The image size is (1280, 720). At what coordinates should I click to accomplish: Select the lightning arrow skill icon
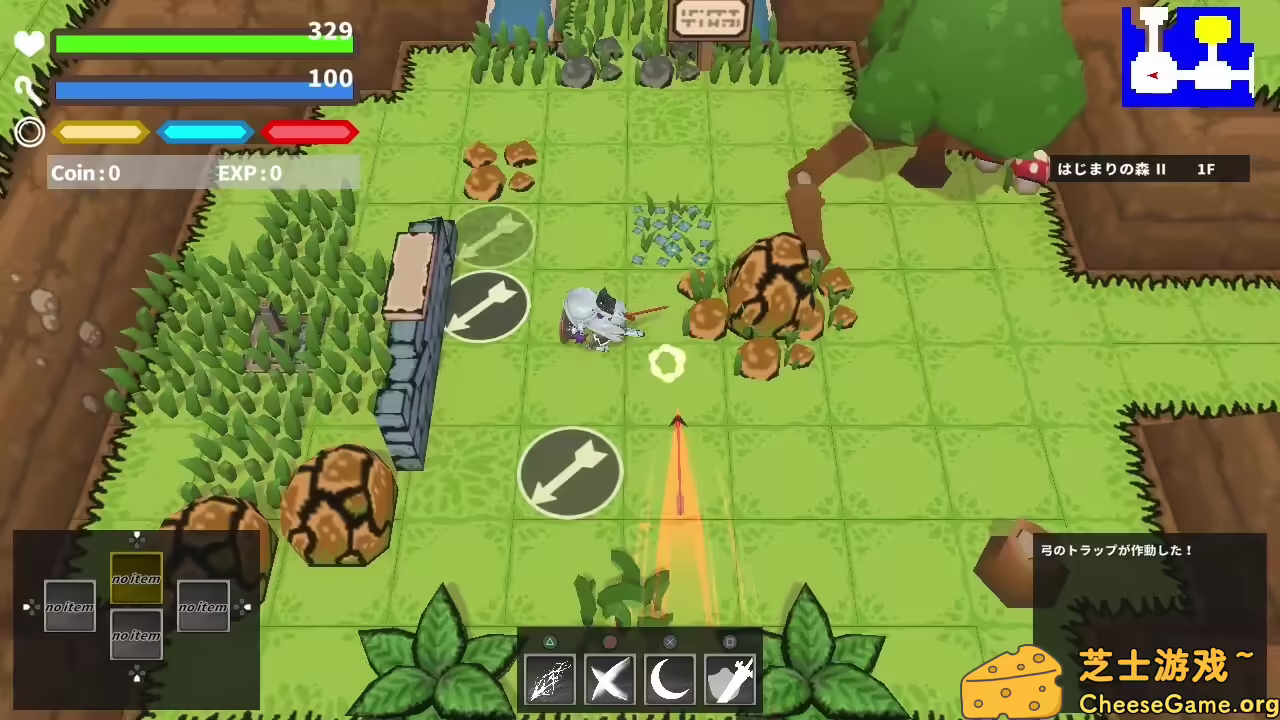(x=549, y=680)
